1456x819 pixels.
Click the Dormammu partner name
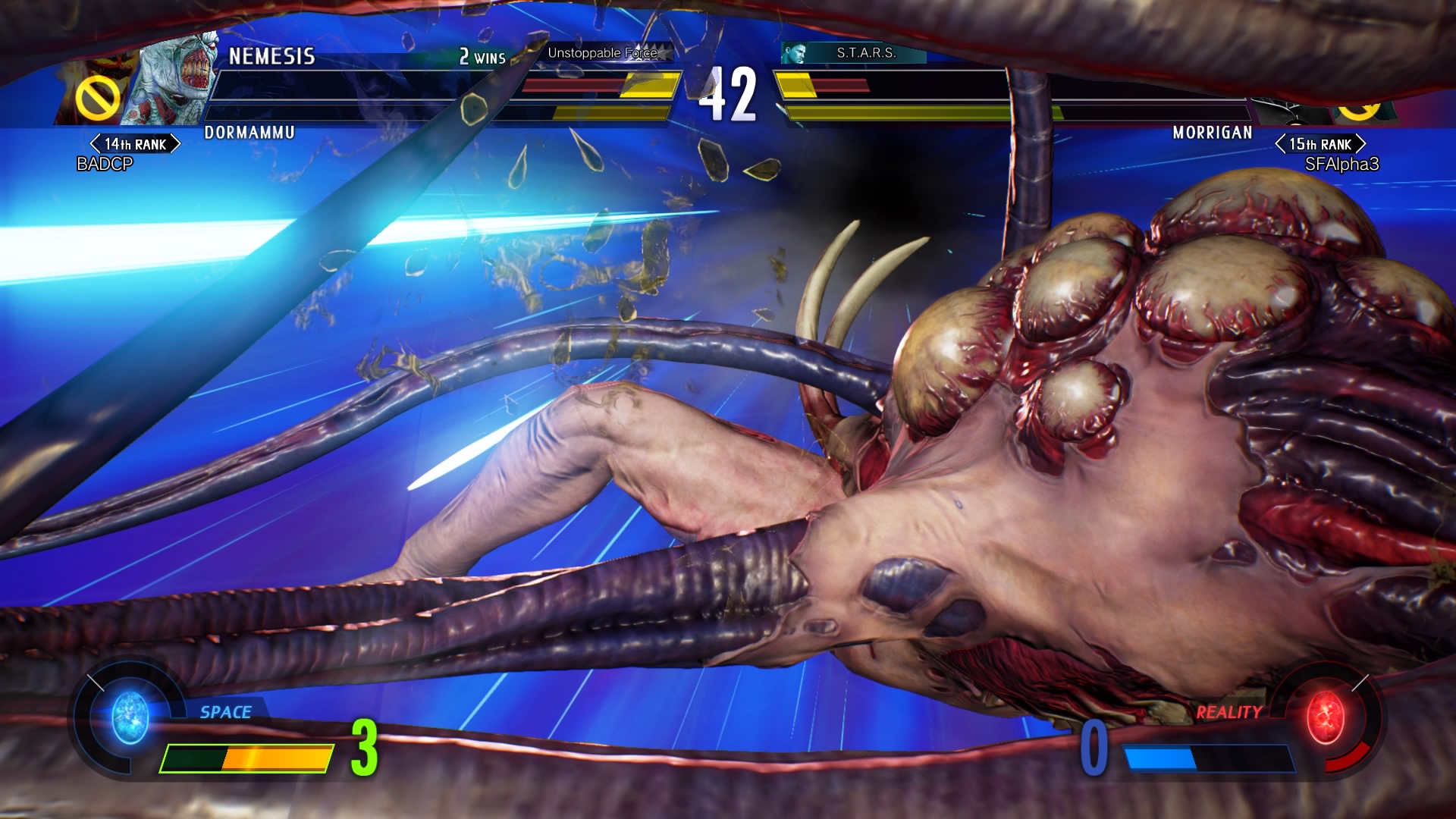pyautogui.click(x=249, y=133)
